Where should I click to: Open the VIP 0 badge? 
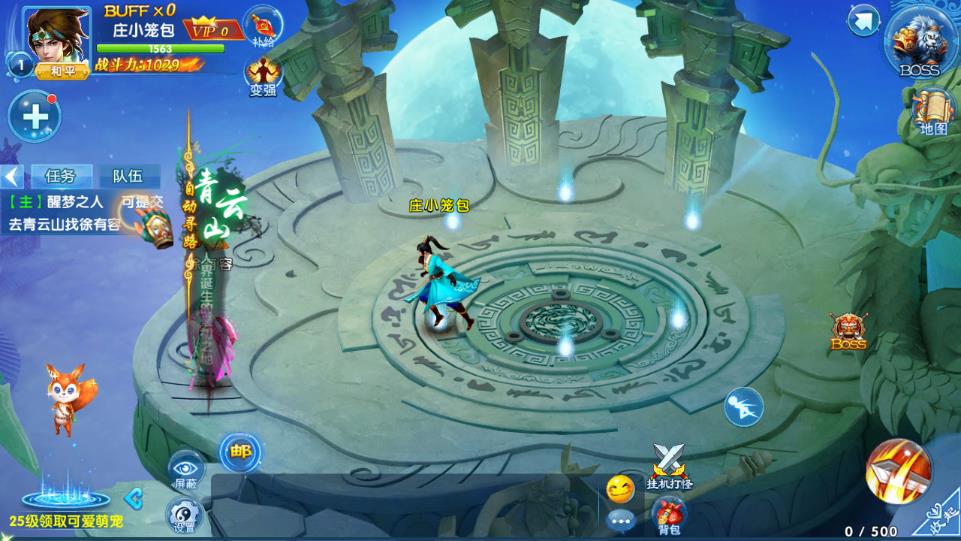(215, 29)
